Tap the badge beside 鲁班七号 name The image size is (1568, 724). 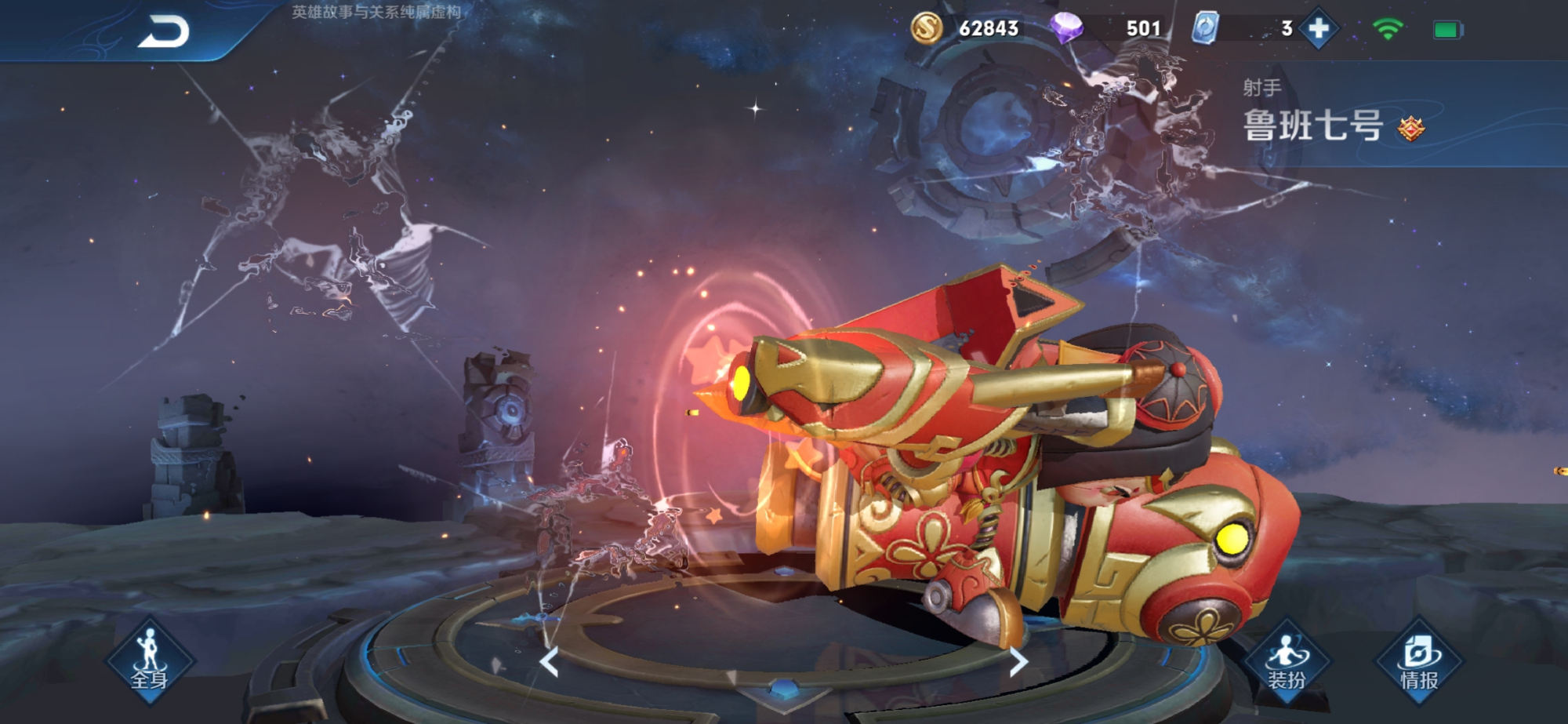tap(1411, 128)
